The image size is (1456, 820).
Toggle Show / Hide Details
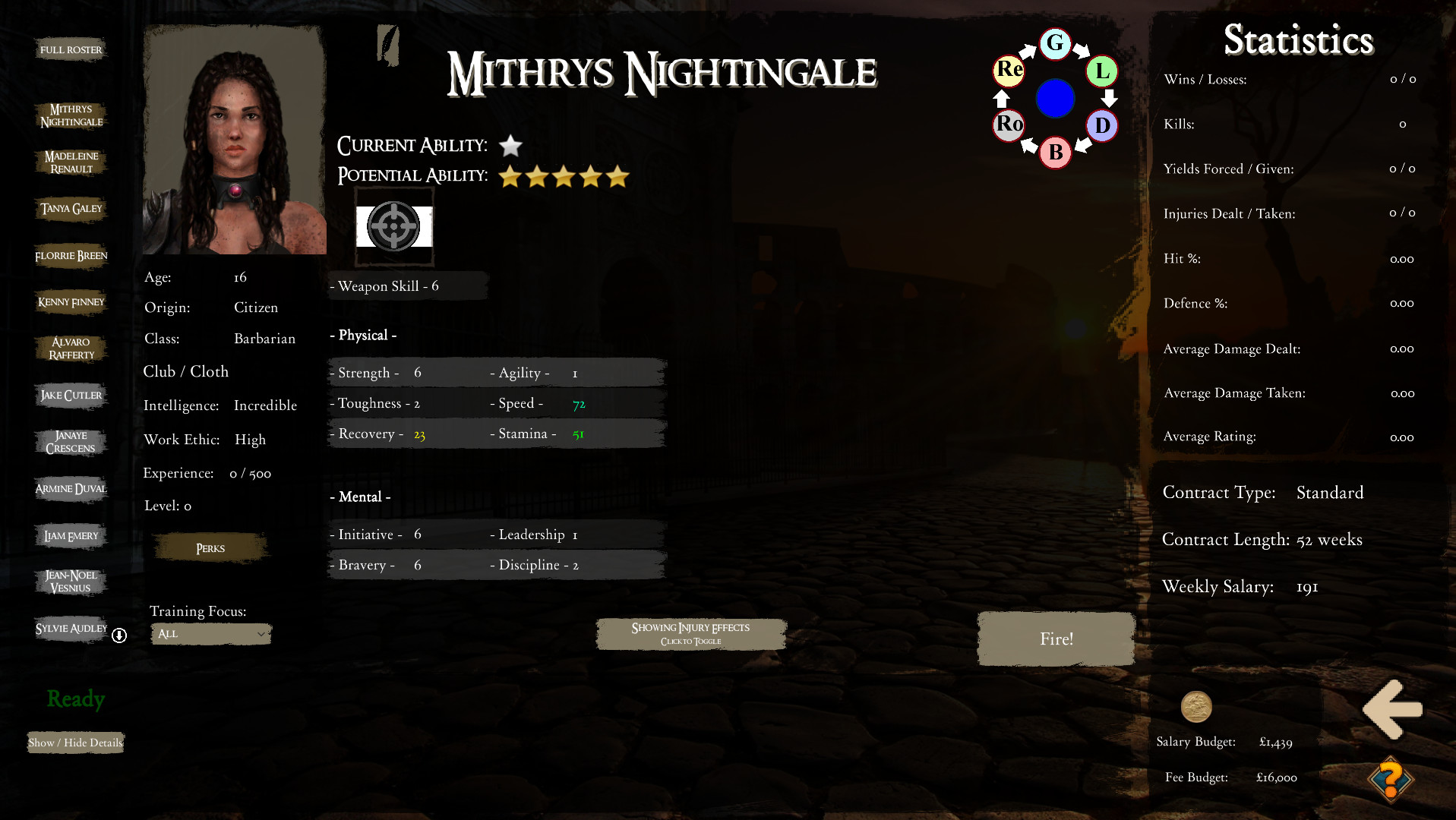(x=75, y=742)
